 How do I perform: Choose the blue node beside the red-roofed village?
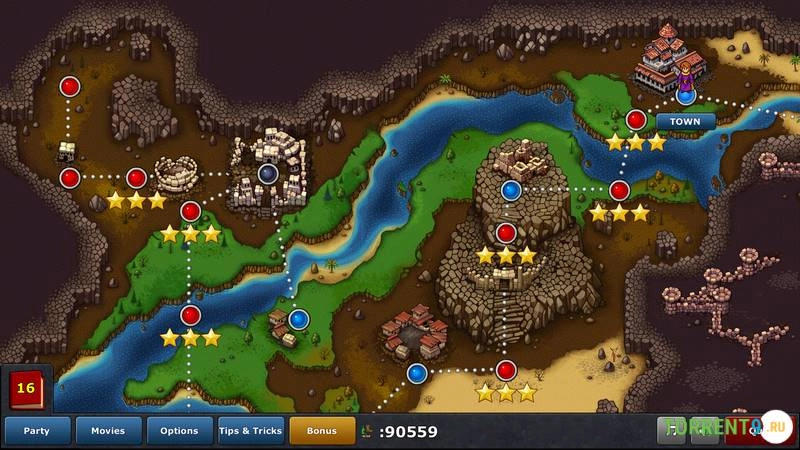pyautogui.click(x=417, y=374)
